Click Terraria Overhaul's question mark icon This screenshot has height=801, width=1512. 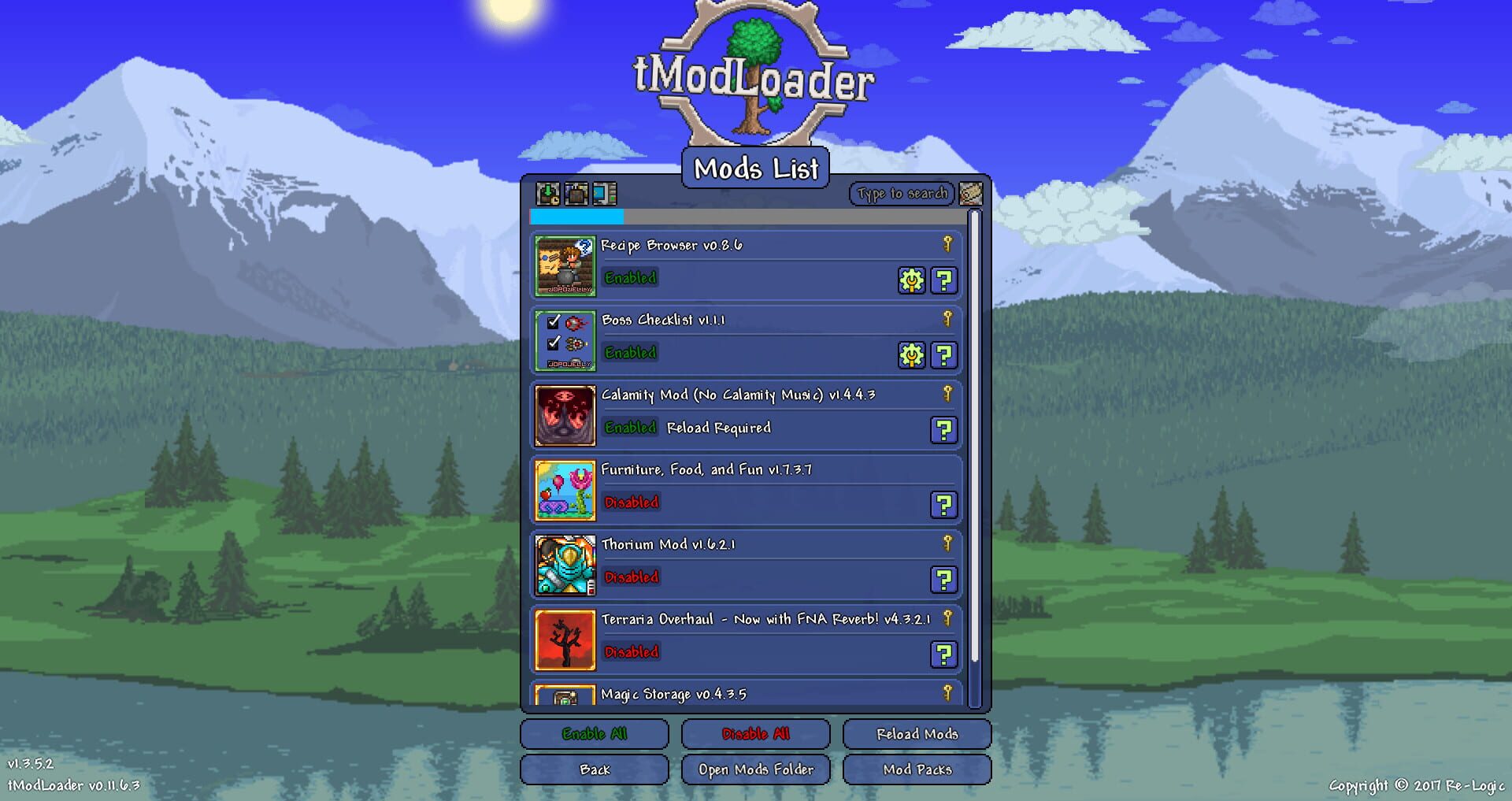tap(944, 655)
